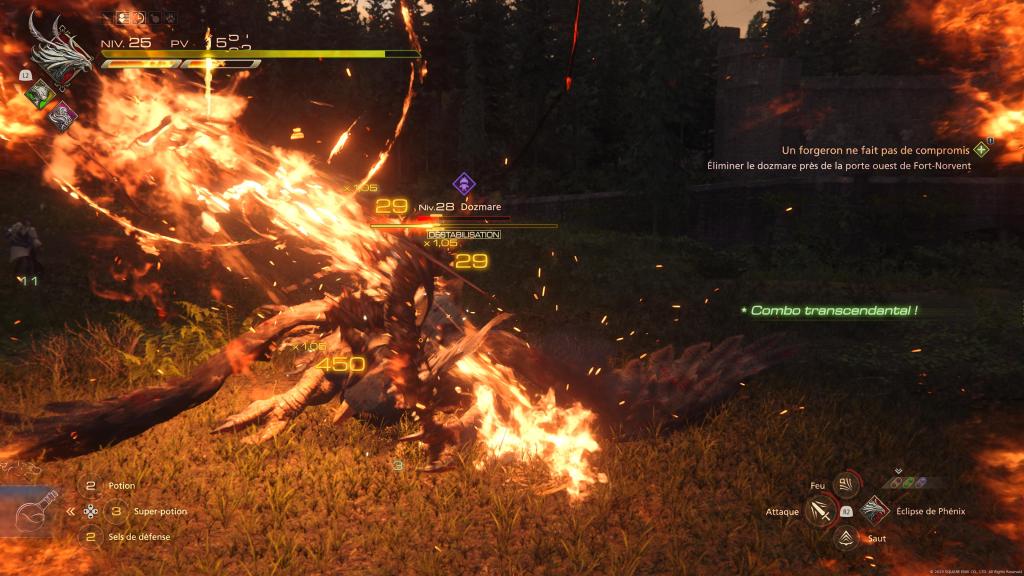Select the Saut jump action icon
The width and height of the screenshot is (1024, 576).
(x=846, y=537)
